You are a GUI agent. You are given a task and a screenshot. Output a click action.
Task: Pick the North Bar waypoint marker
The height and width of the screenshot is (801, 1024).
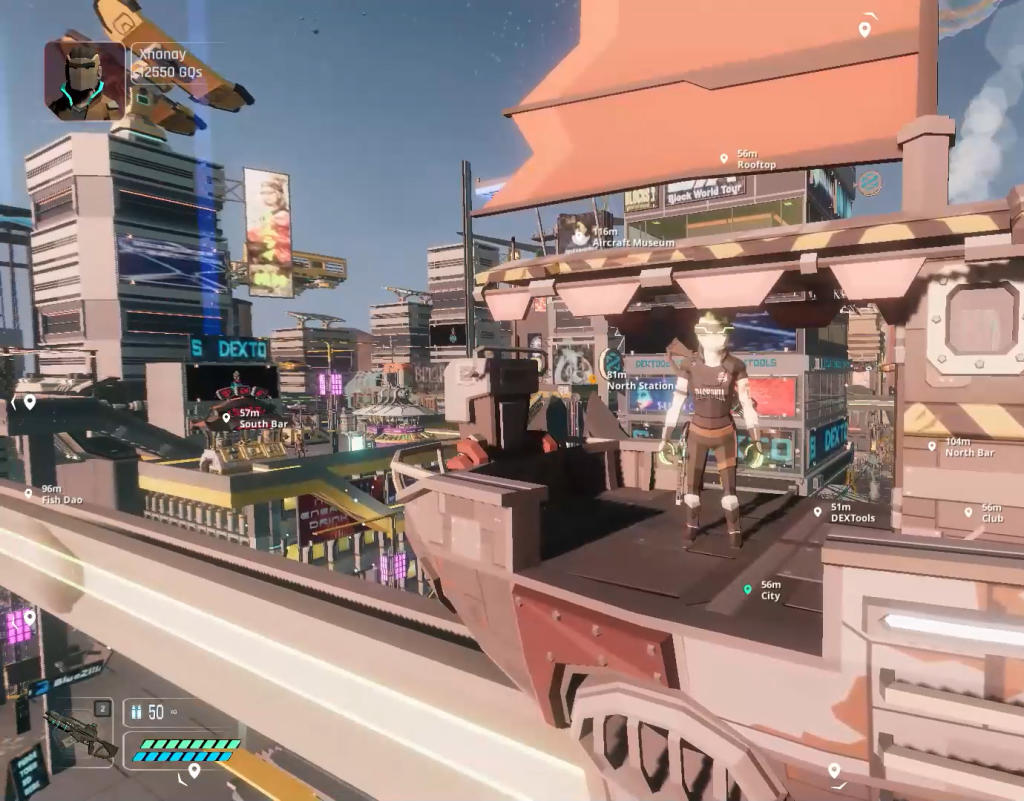932,446
